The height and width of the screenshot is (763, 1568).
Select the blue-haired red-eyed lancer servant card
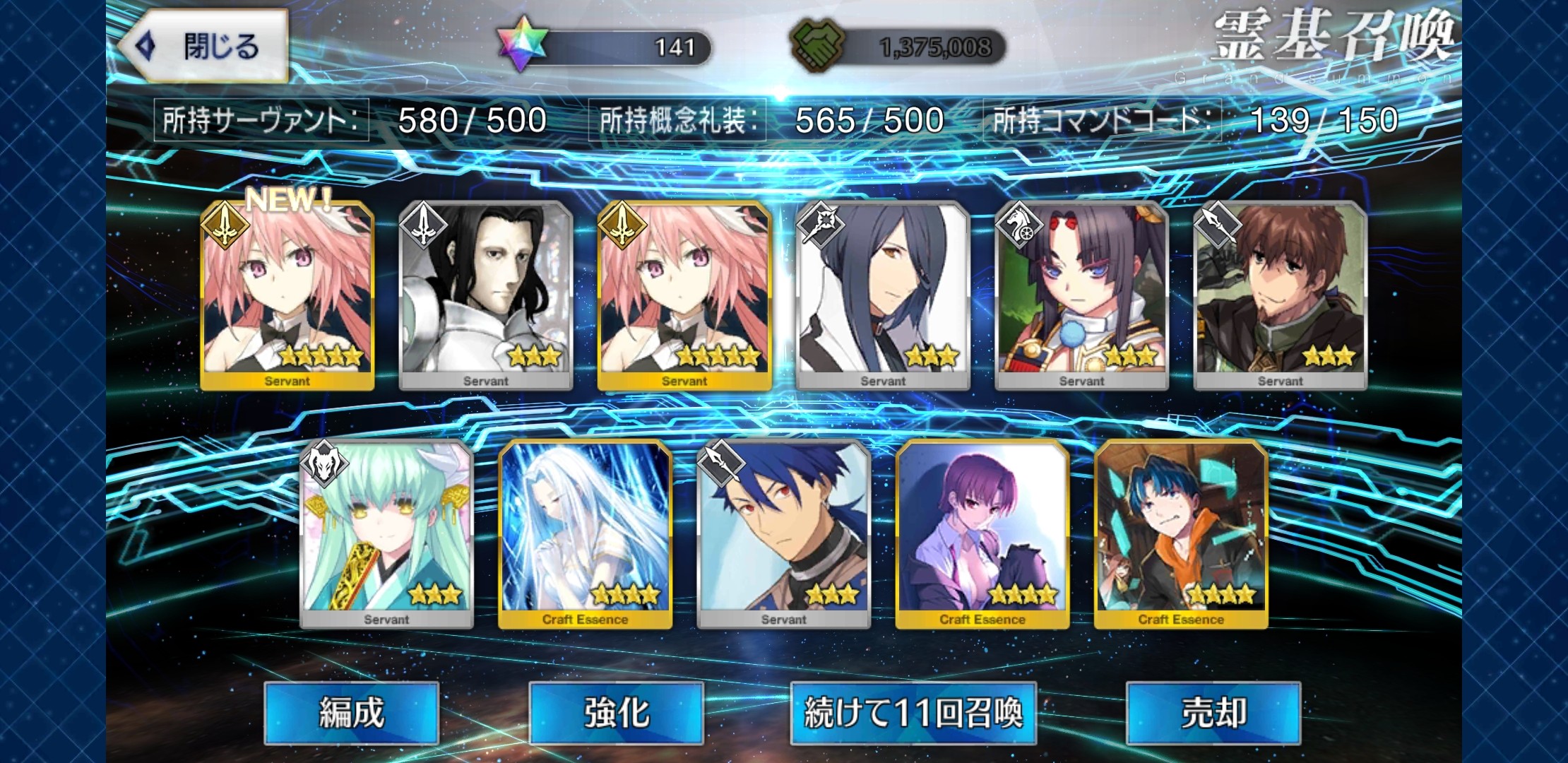pos(783,533)
